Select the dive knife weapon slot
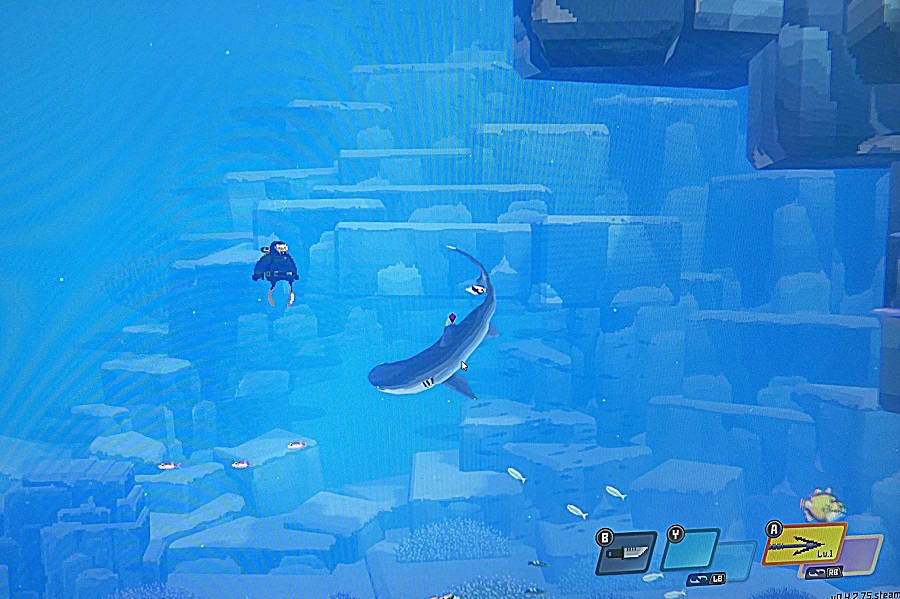 tap(626, 552)
